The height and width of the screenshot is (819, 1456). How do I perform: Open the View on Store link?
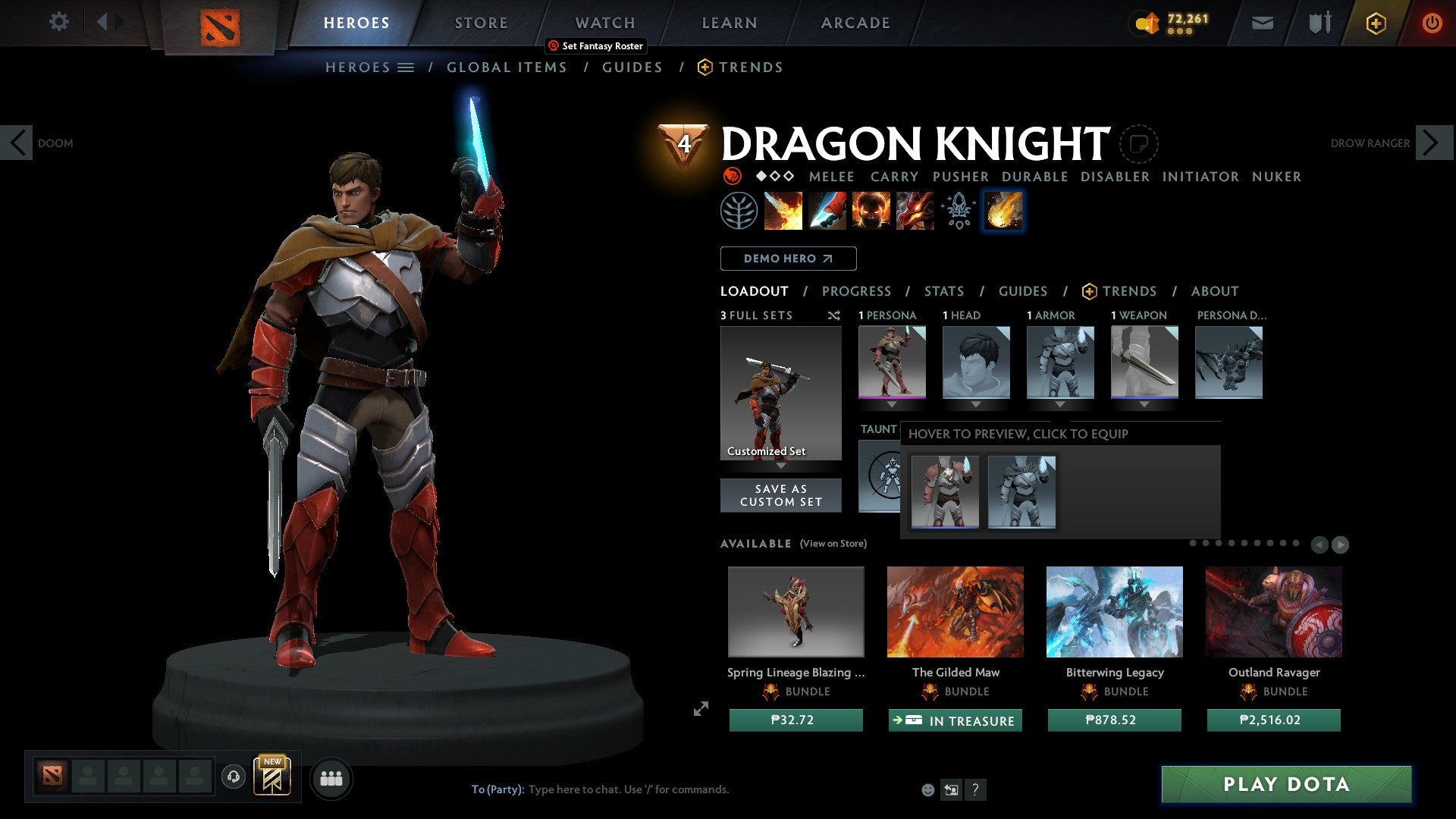[832, 544]
